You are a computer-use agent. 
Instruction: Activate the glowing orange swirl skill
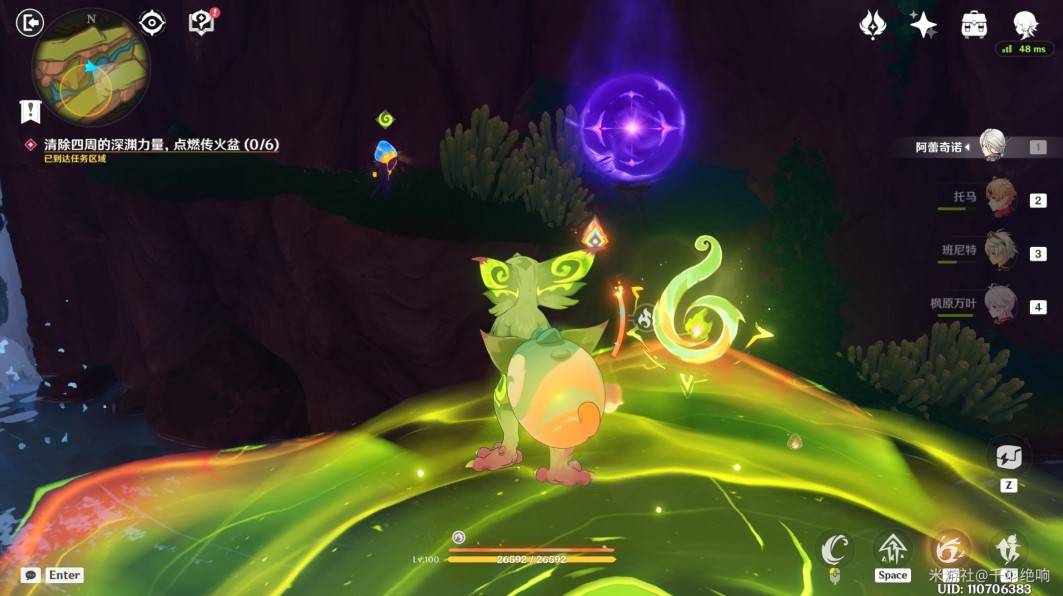(950, 549)
